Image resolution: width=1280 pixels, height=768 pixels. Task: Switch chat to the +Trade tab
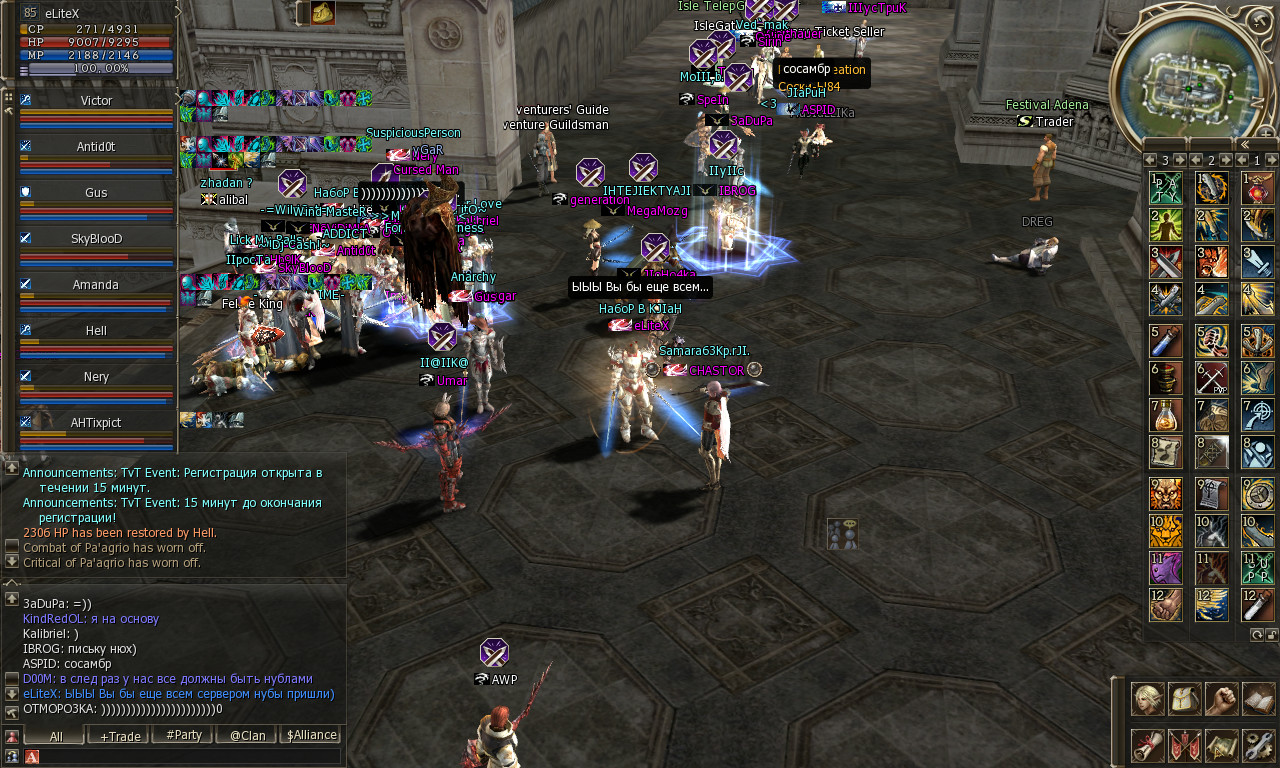[119, 735]
